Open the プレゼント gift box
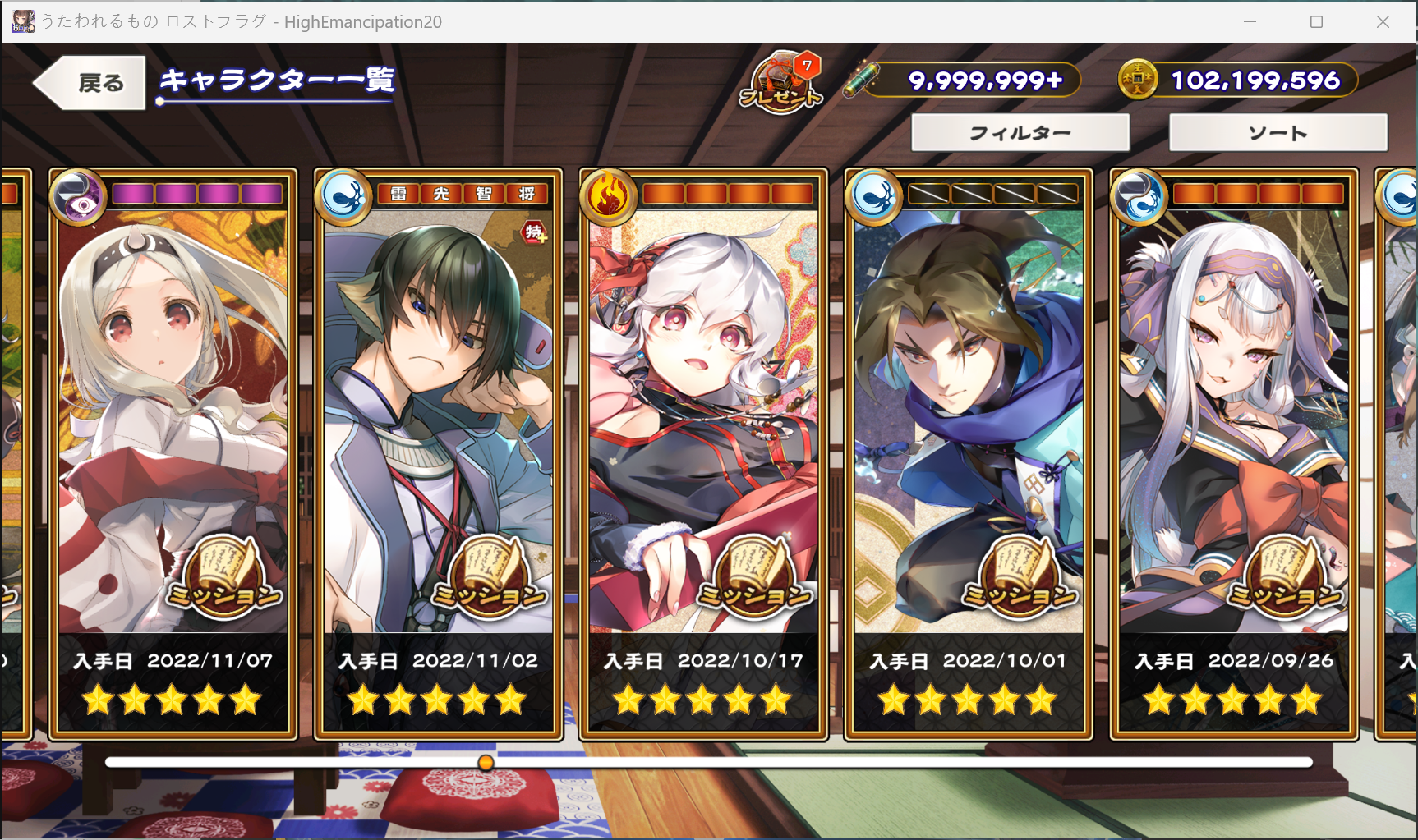Screen dimensions: 1418x840 pyautogui.click(x=780, y=84)
